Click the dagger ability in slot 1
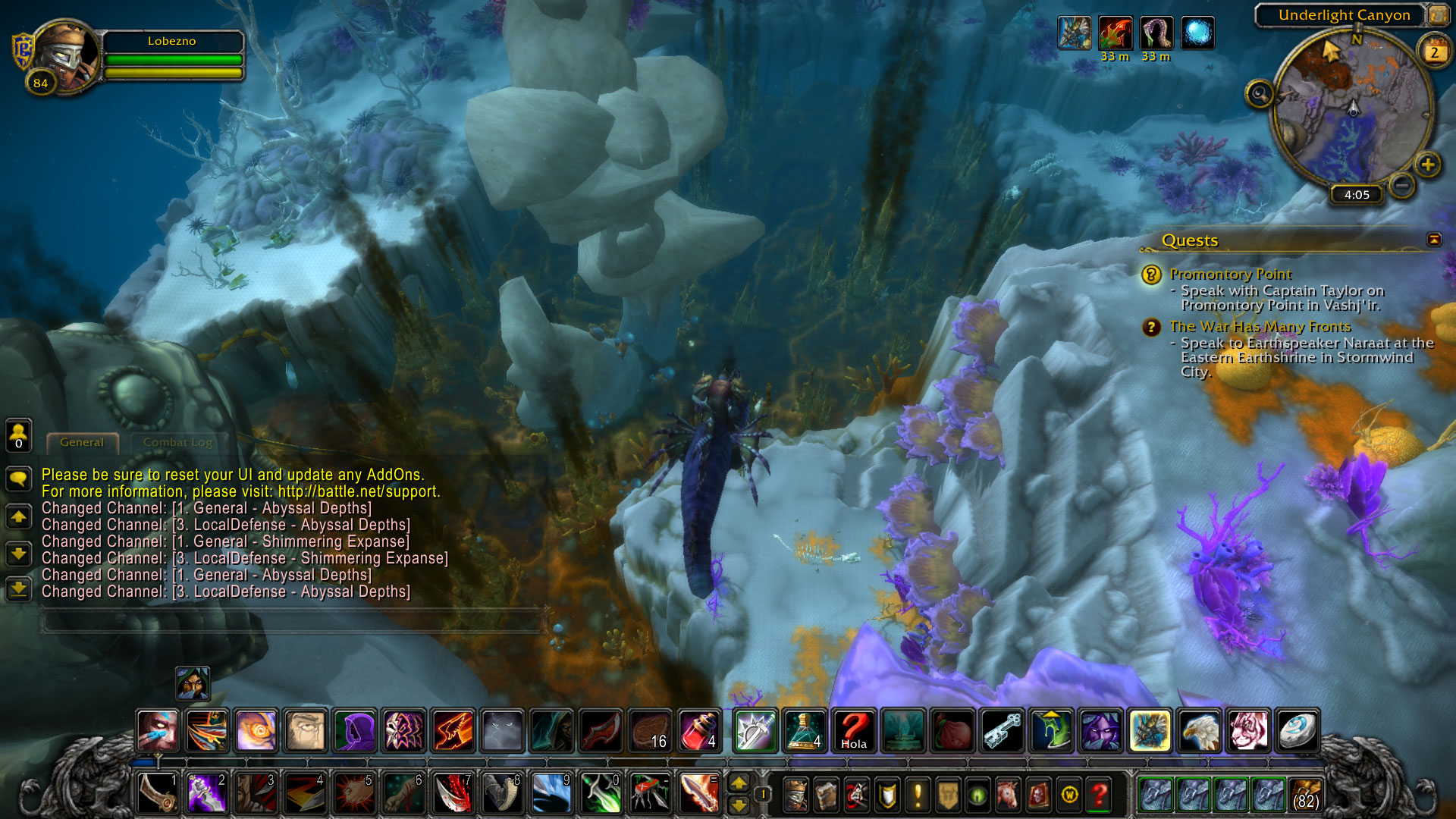Screen dimensions: 1456x819 [x=158, y=793]
